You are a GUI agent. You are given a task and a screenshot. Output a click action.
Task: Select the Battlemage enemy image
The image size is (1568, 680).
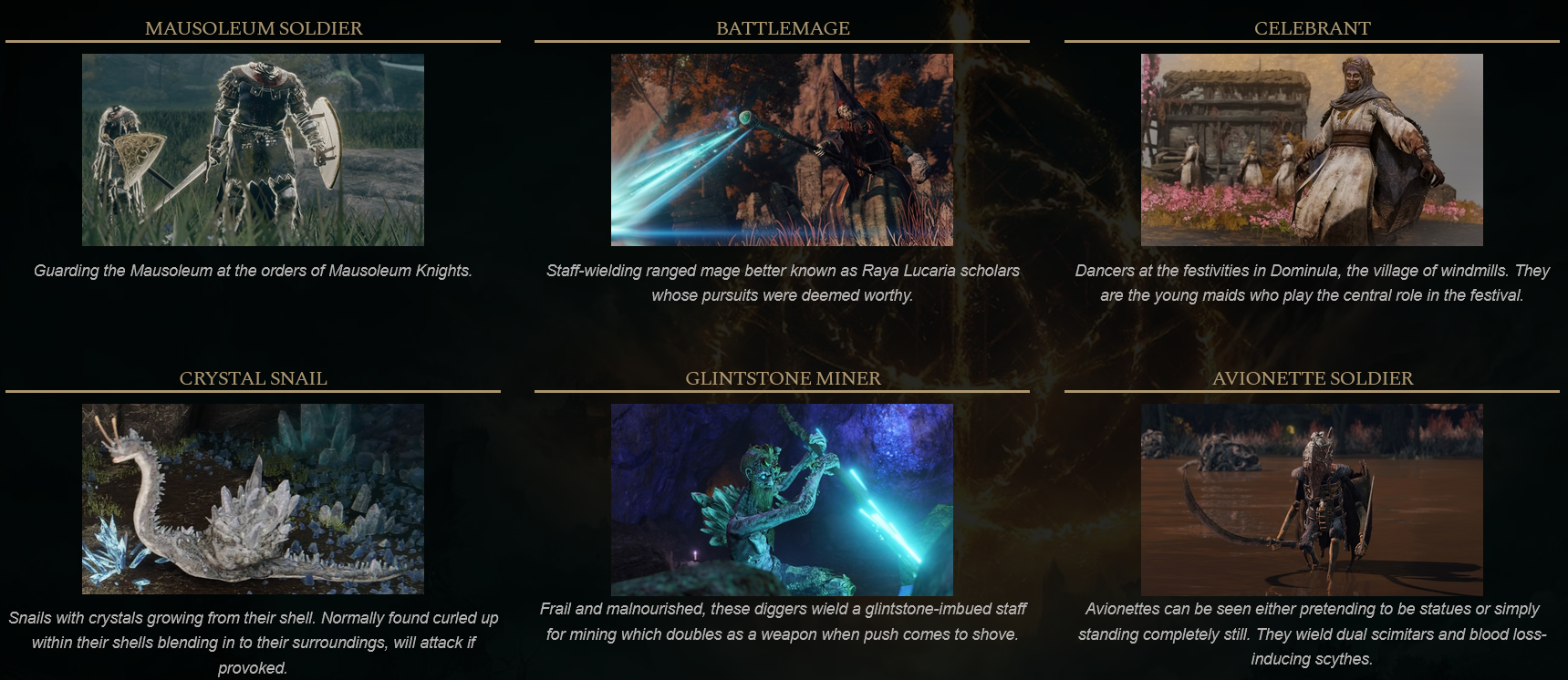(x=782, y=149)
